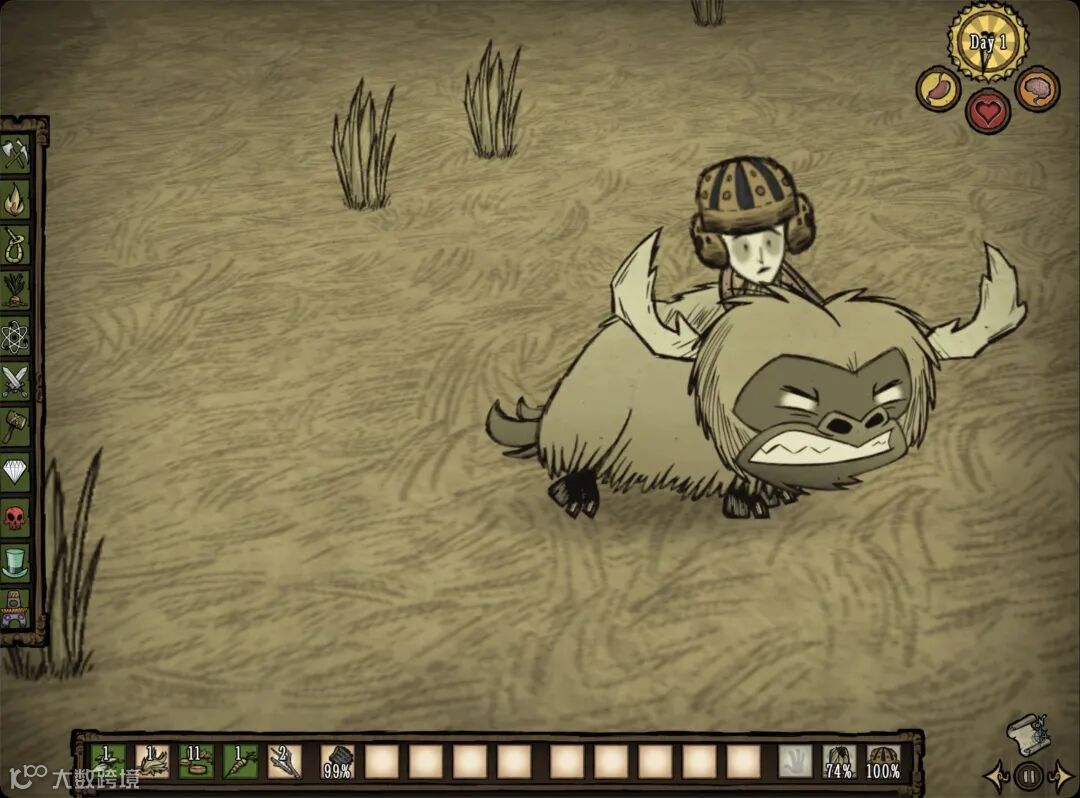The height and width of the screenshot is (798, 1080).
Task: Open the map scroll
Action: [1026, 733]
